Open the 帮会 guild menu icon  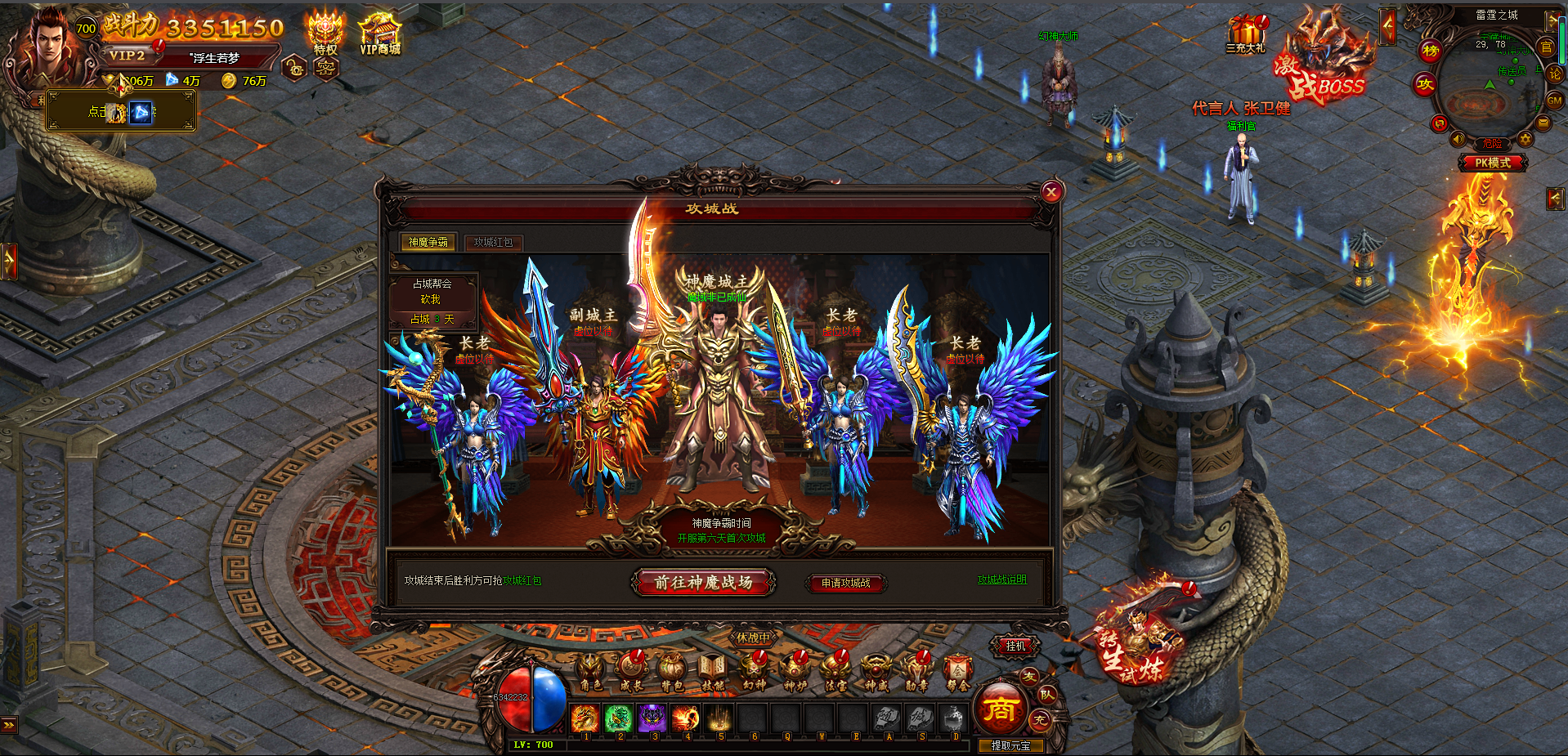click(957, 672)
